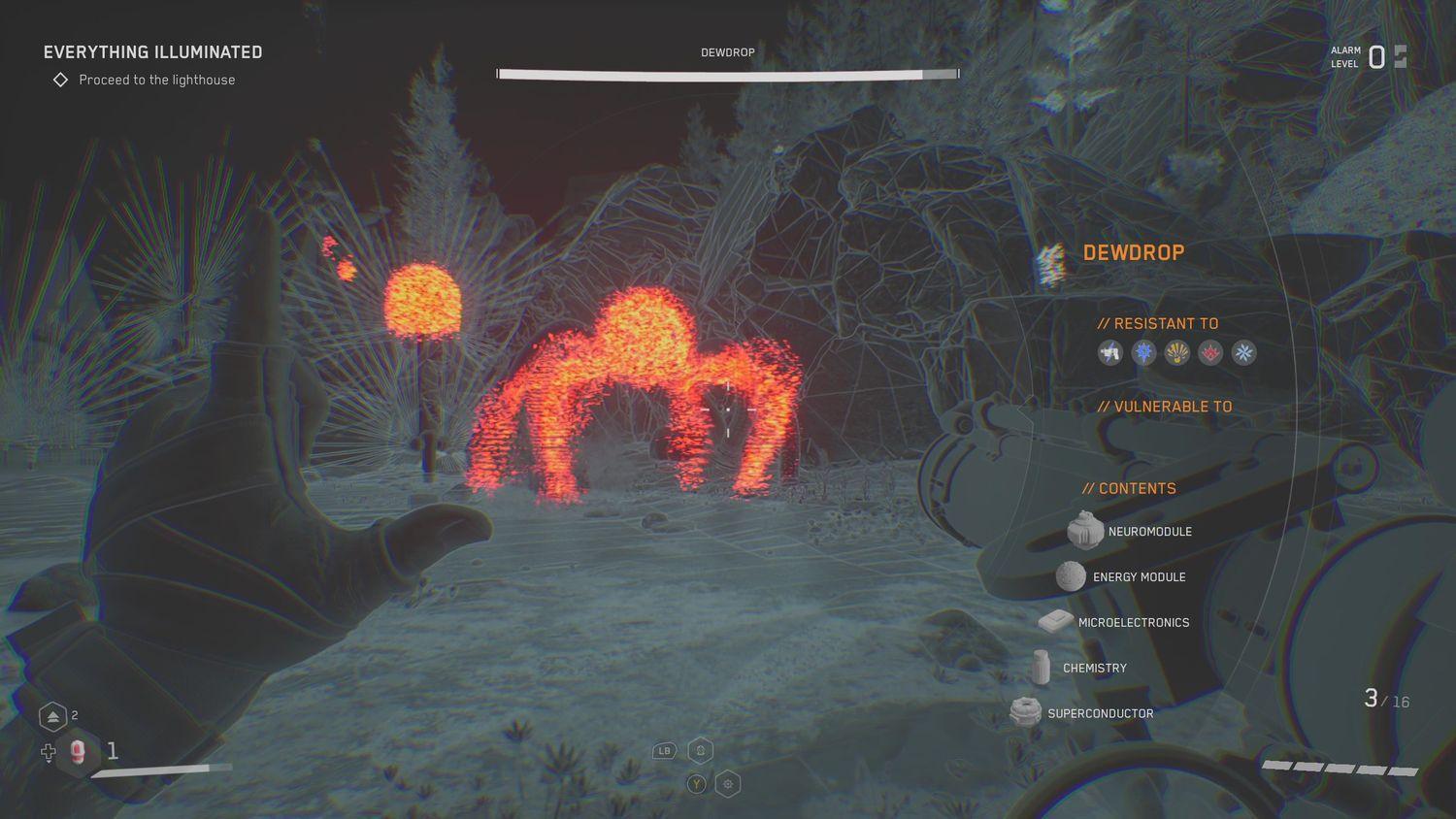This screenshot has height=819, width=1456.
Task: Use the red health capsule slot
Action: point(79,752)
